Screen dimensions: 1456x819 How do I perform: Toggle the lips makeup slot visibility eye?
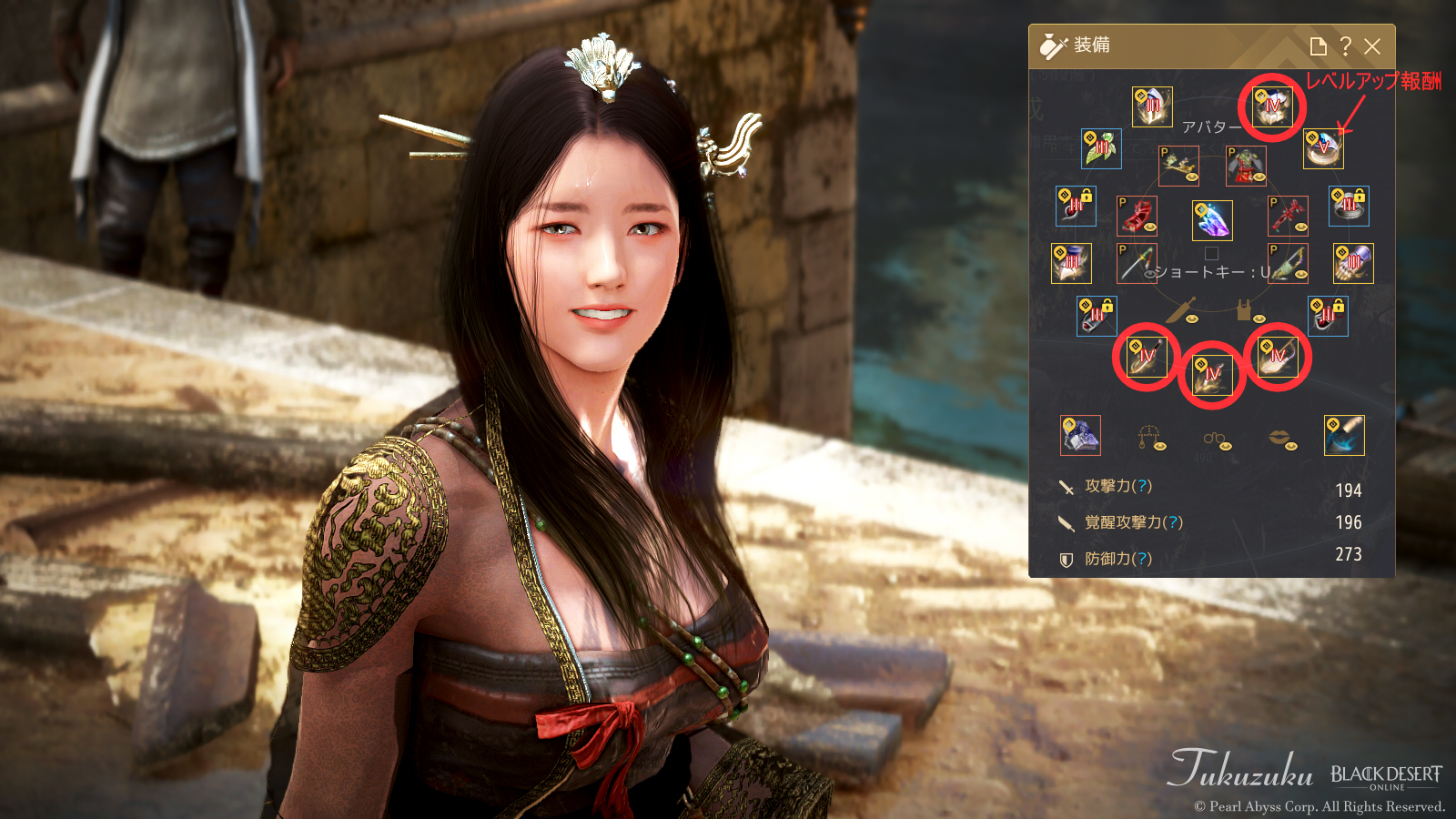point(1291,446)
